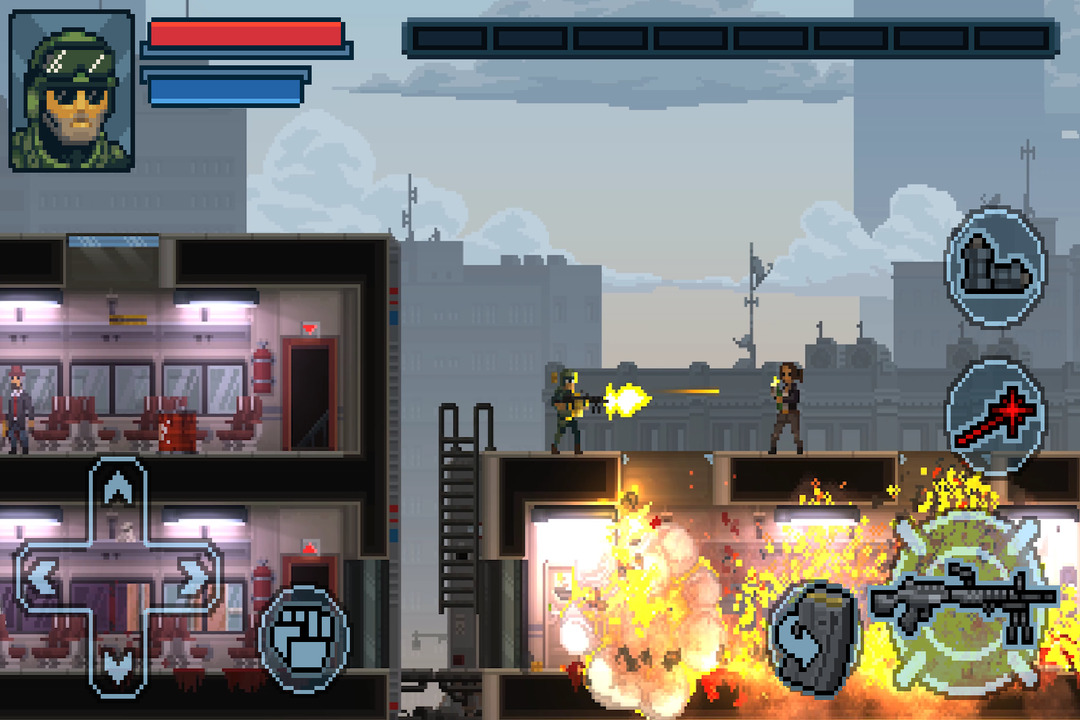Hit the fist melee attack button
Viewport: 1080px width, 720px height.
(304, 637)
